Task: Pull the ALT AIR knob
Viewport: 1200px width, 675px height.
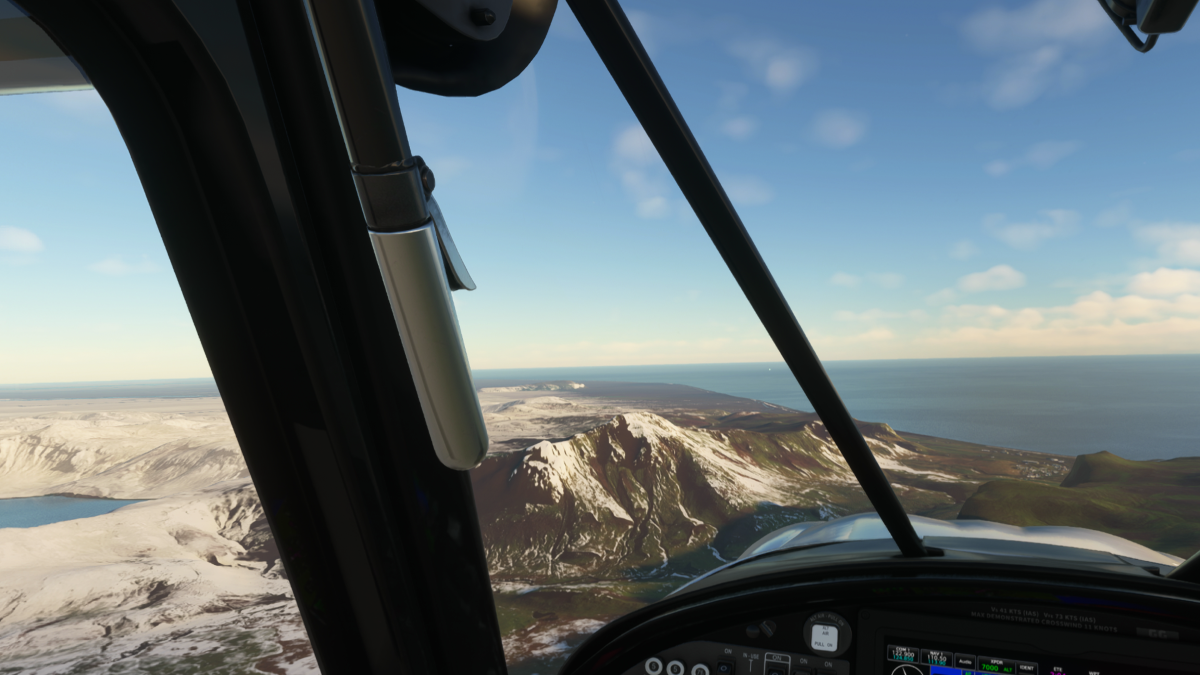Action: point(826,634)
